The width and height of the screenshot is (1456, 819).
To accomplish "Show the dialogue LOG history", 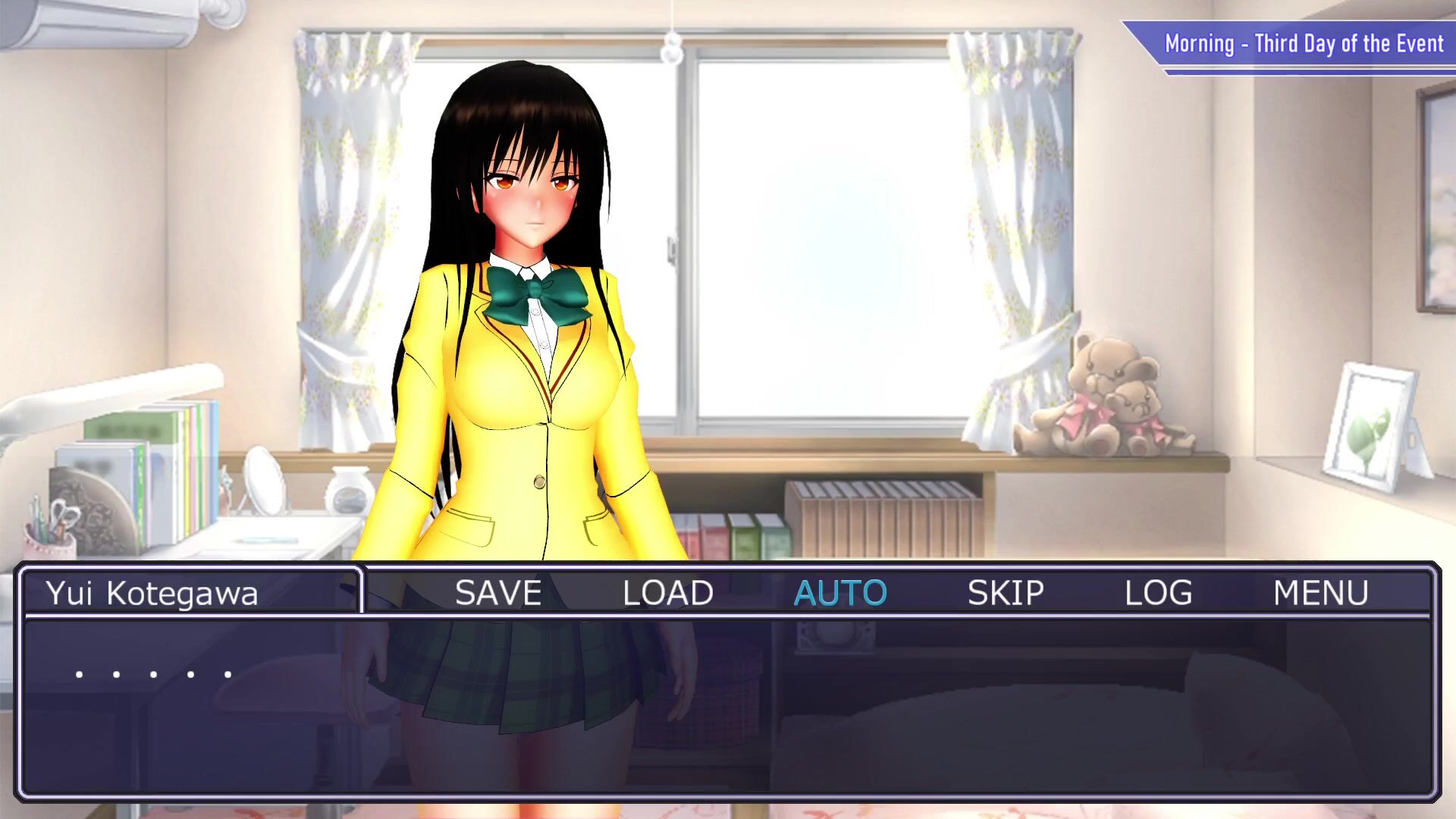I will [x=1158, y=592].
